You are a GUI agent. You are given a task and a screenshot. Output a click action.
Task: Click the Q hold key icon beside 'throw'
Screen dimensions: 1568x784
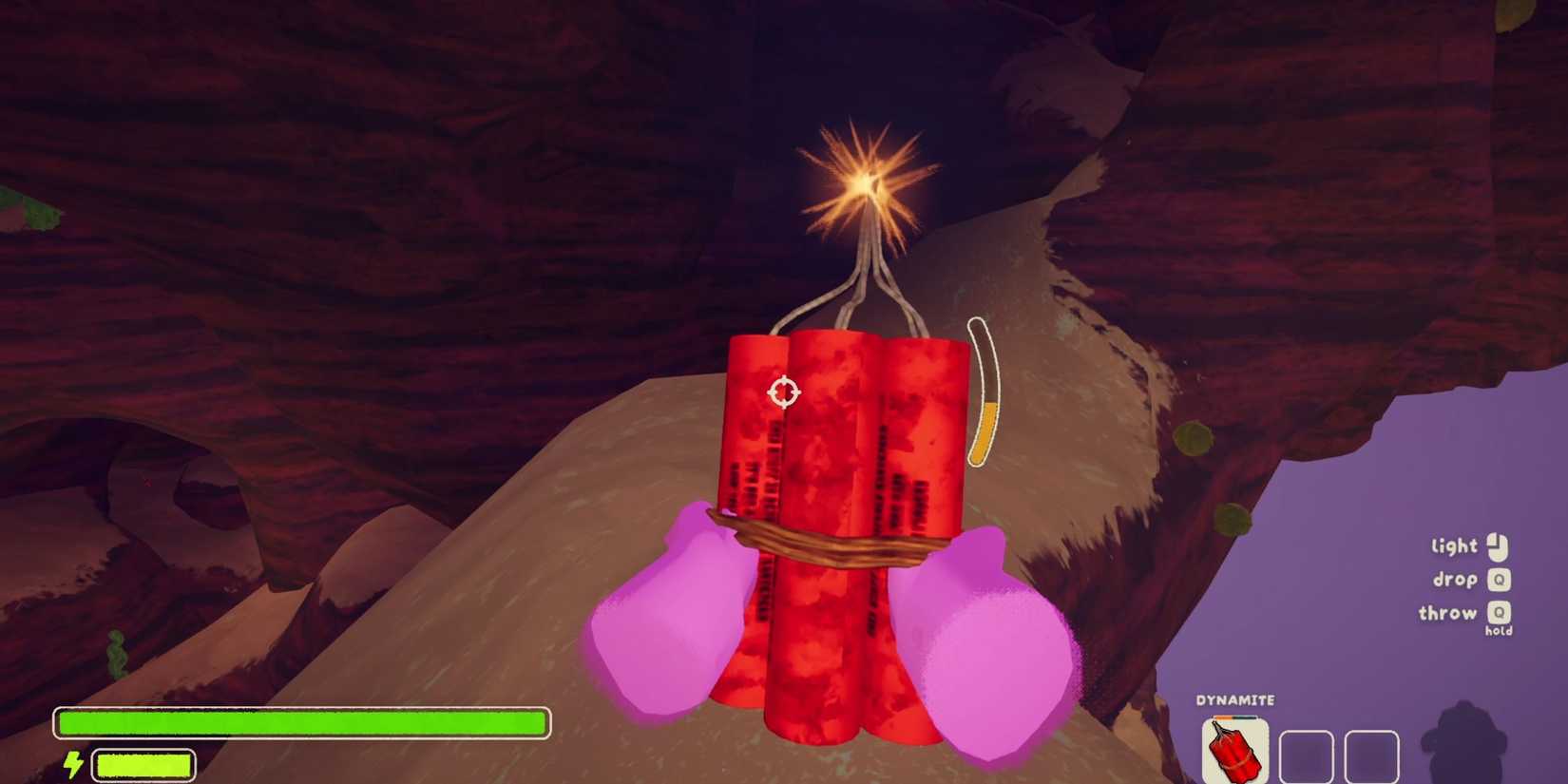(1501, 613)
